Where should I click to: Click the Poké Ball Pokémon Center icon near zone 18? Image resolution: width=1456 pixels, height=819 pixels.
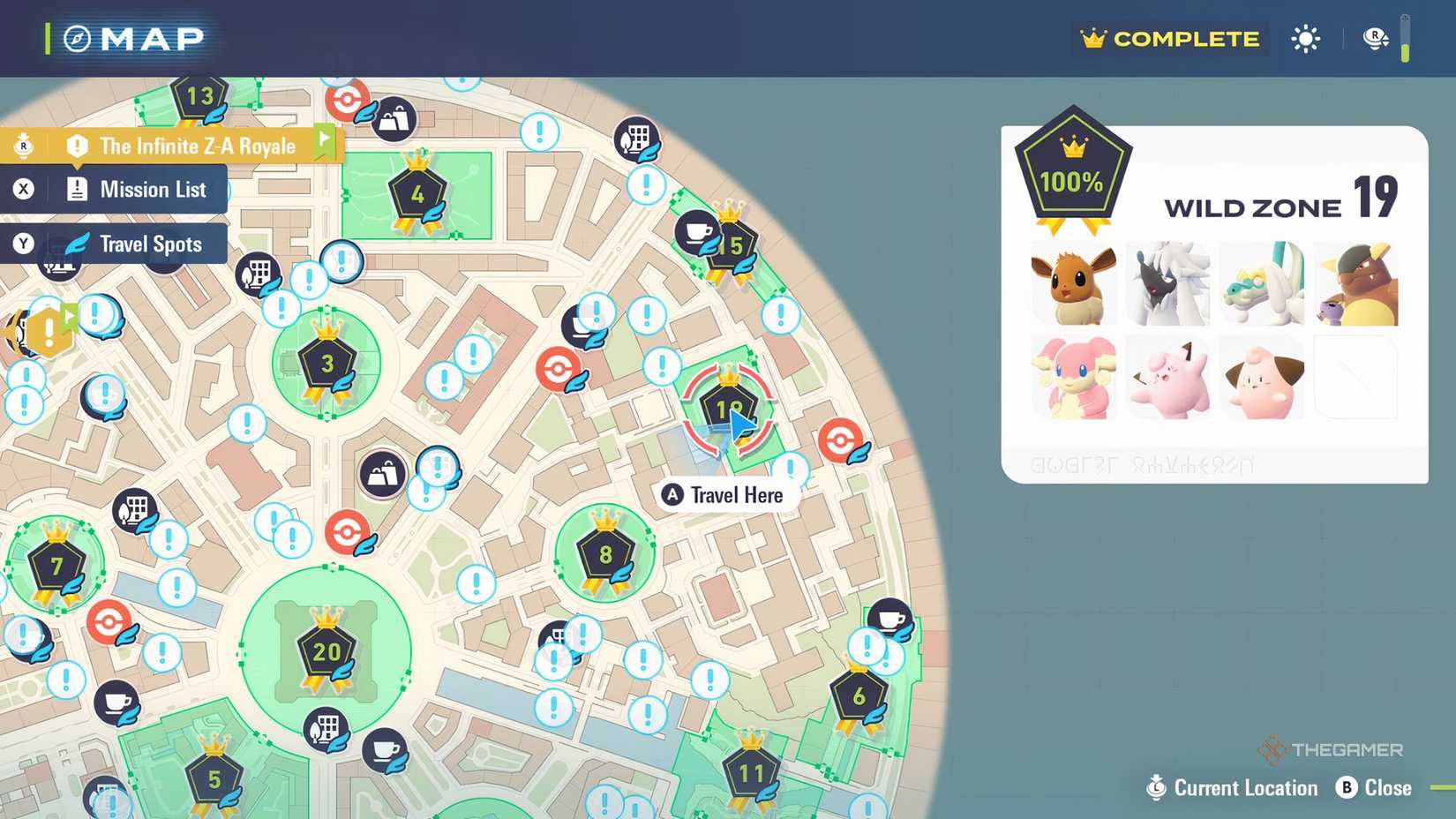pos(839,437)
